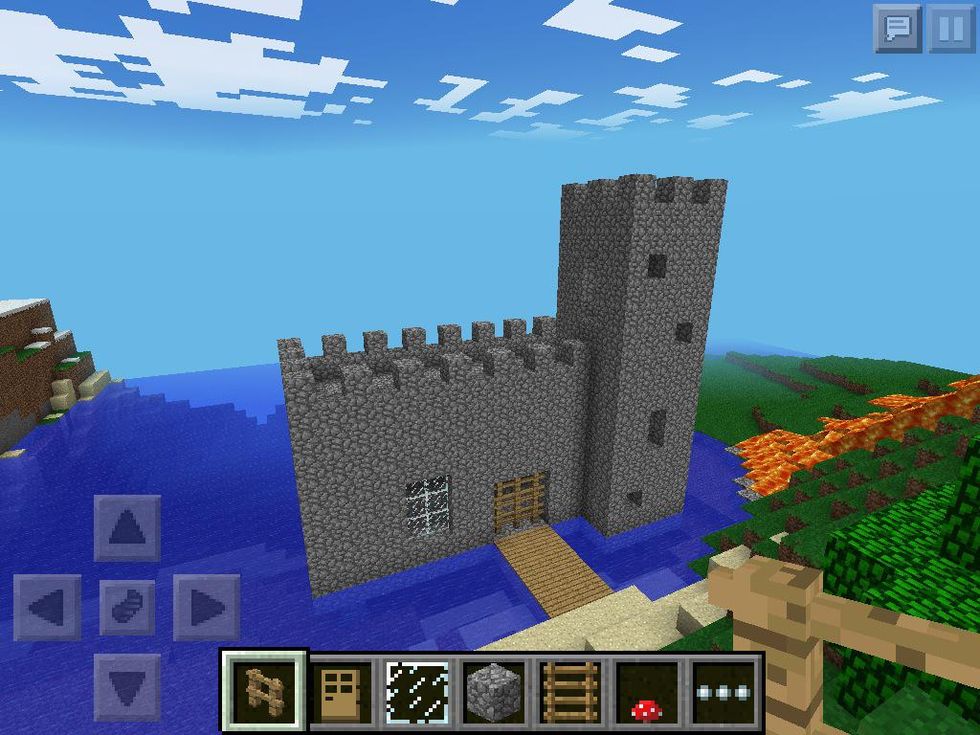Open inventory with the three-dots button
This screenshot has height=735, width=980.
(724, 690)
